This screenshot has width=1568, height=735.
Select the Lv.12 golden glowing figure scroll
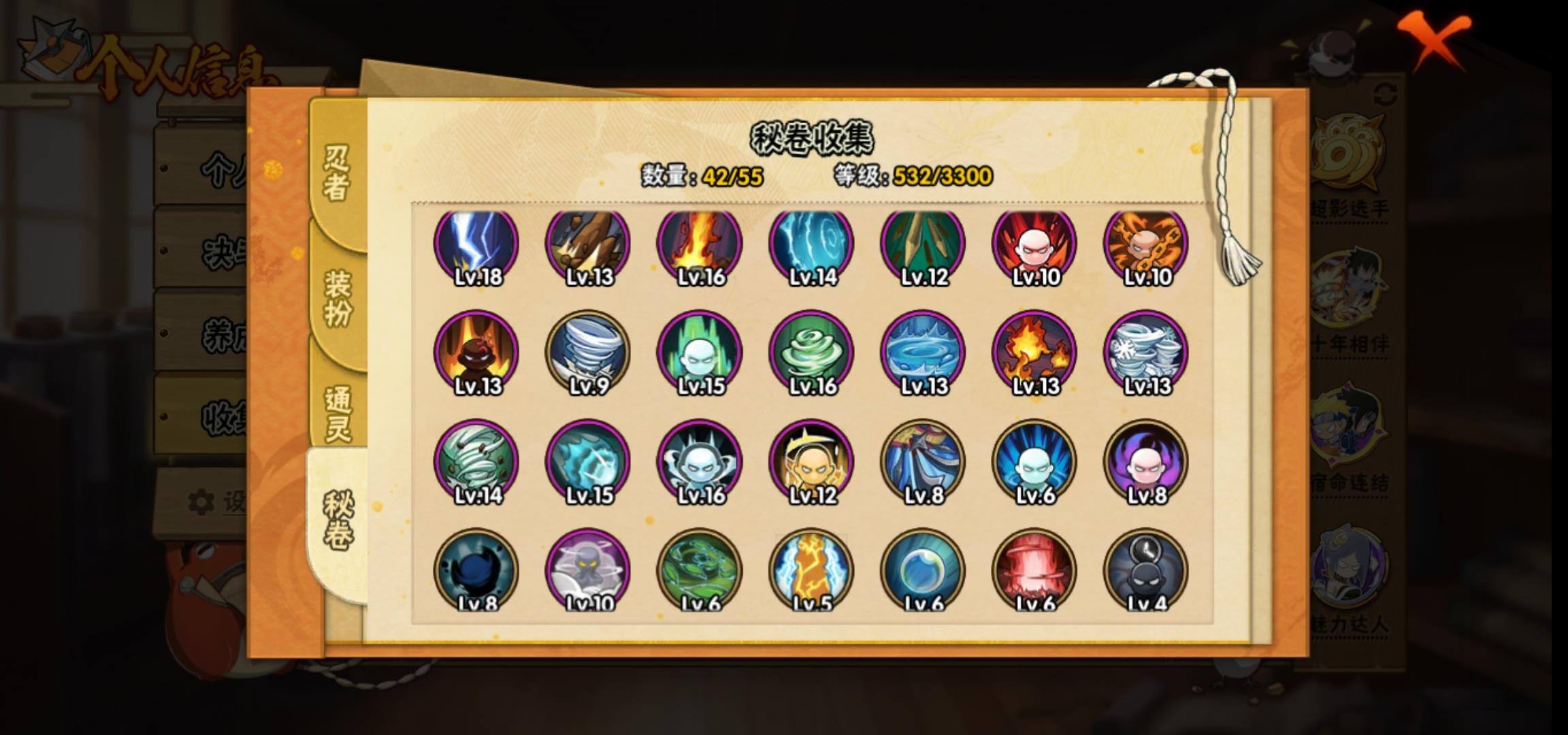click(811, 461)
